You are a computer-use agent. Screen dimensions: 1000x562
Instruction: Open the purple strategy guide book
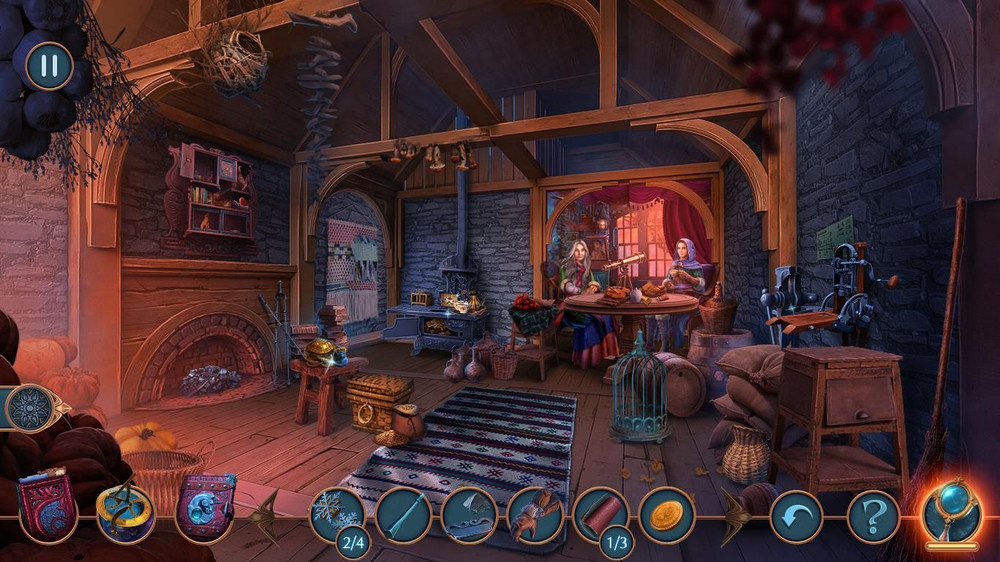(204, 507)
